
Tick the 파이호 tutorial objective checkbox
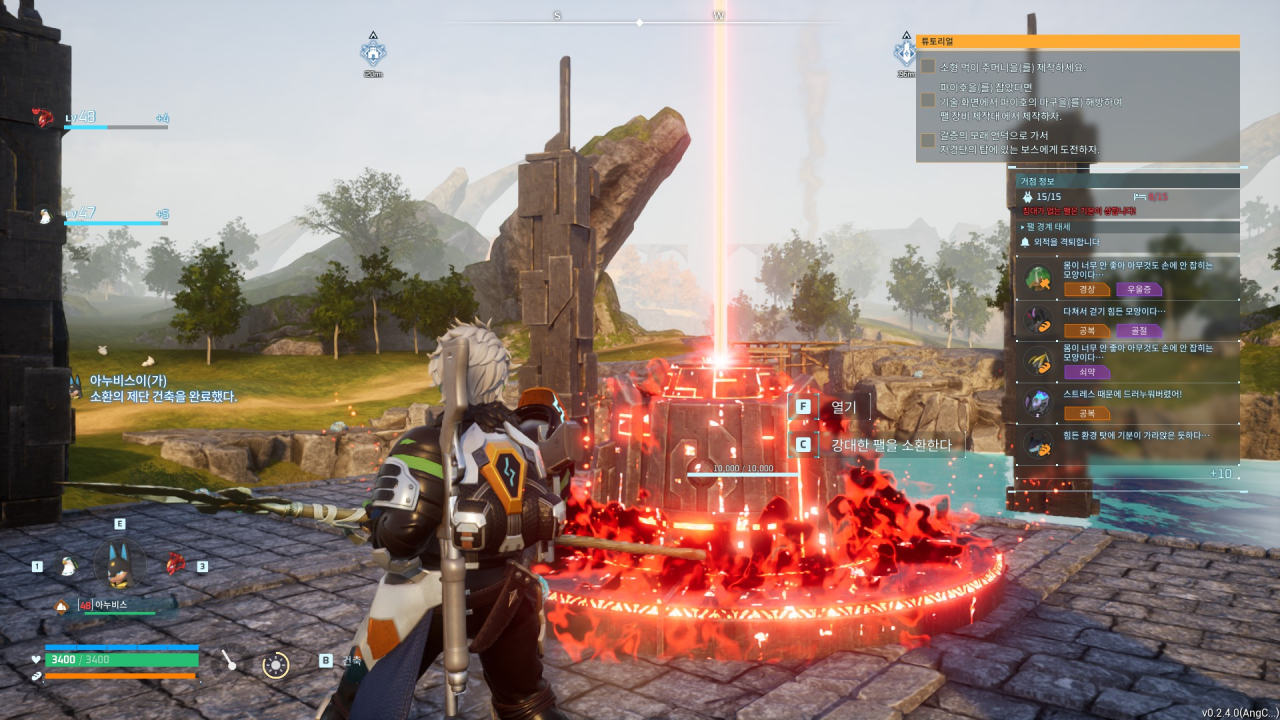pos(928,101)
